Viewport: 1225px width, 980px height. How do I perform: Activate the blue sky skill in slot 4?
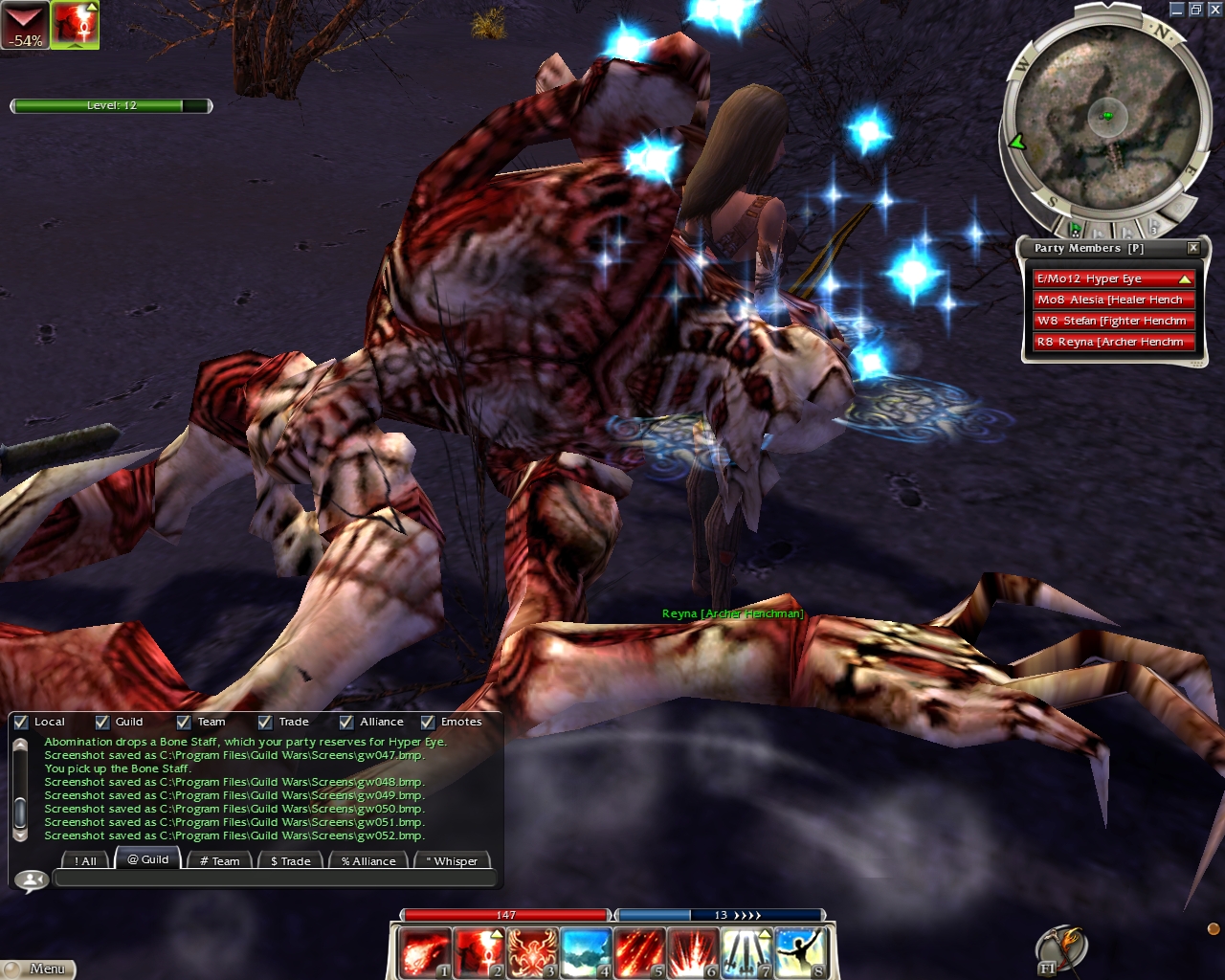(586, 952)
